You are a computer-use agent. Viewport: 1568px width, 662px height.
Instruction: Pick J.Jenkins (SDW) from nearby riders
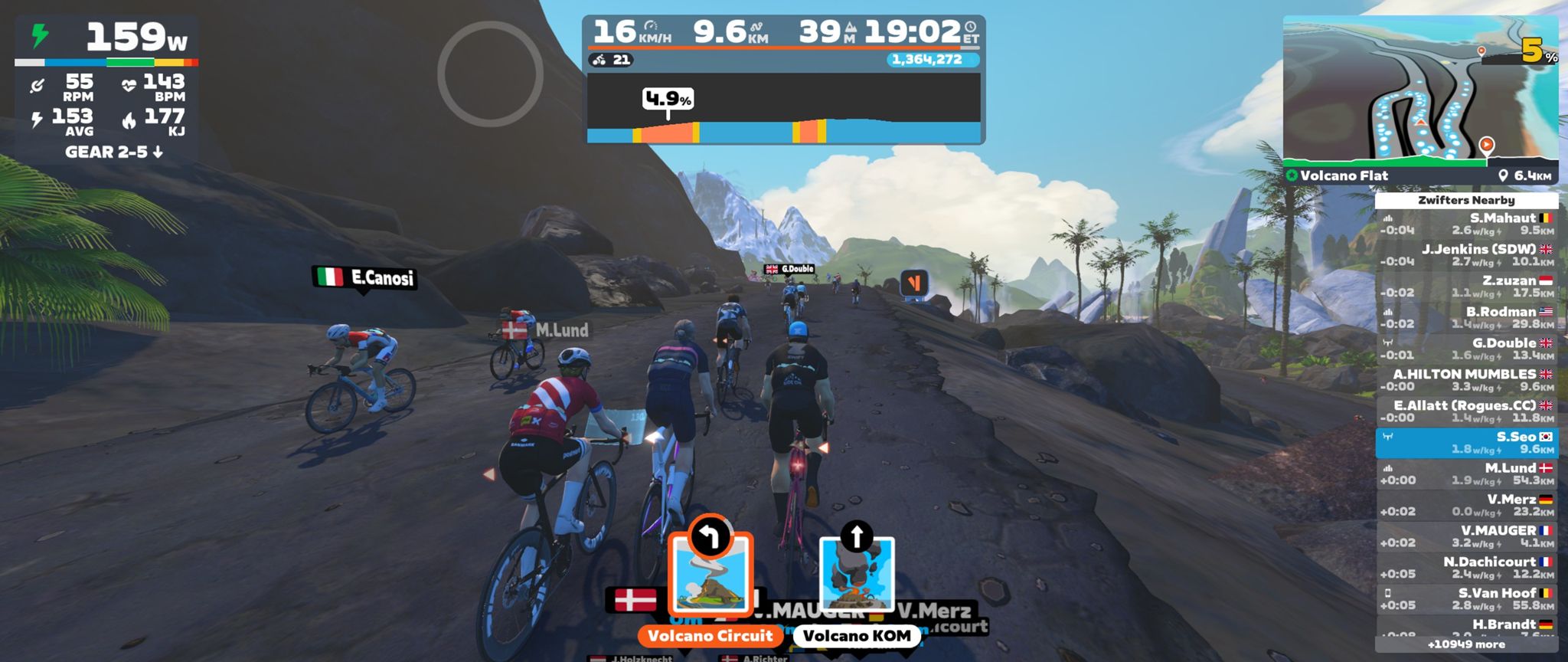pyautogui.click(x=1466, y=255)
